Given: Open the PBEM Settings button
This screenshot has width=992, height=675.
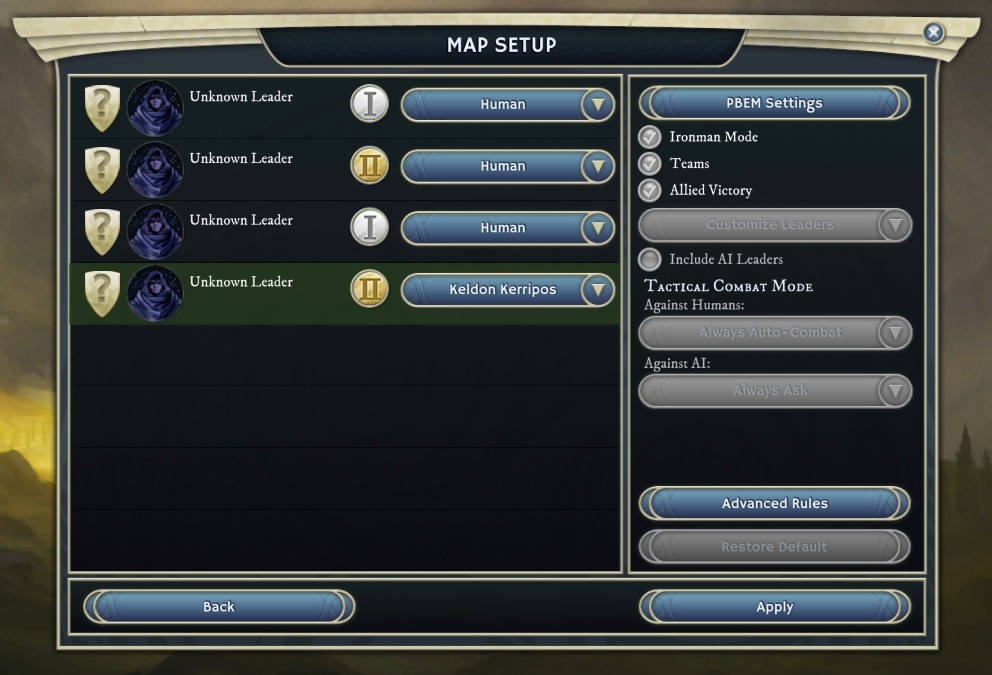Looking at the screenshot, I should coord(774,103).
